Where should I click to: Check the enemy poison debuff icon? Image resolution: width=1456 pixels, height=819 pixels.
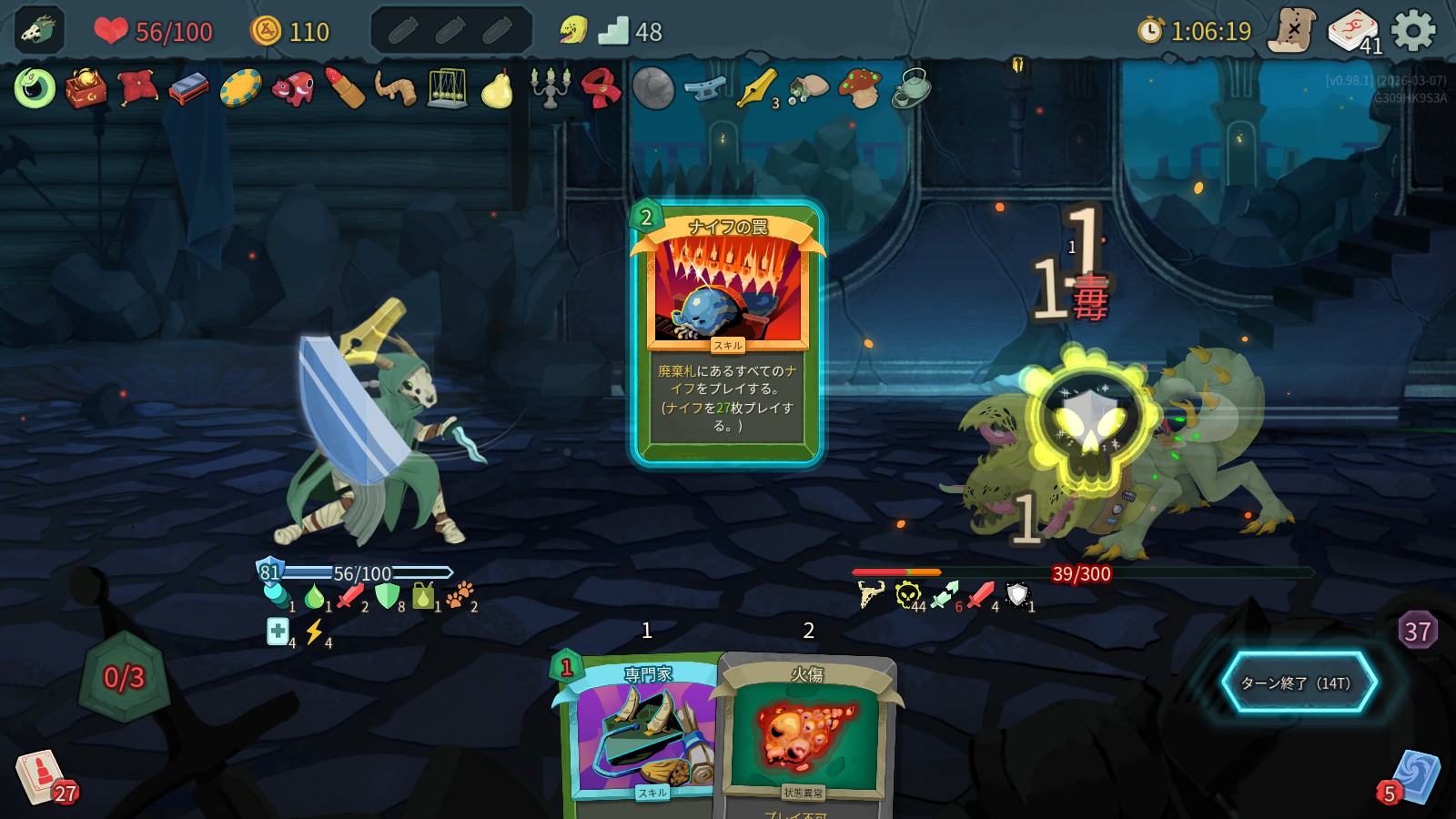coord(907,595)
